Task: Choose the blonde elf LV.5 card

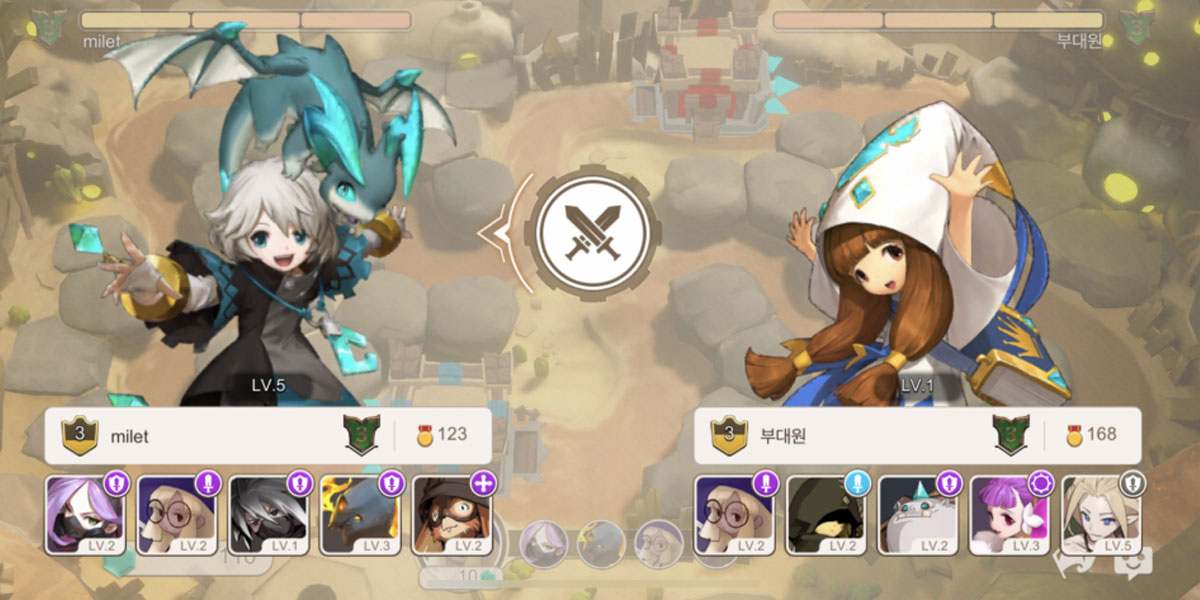Action: 1102,515
